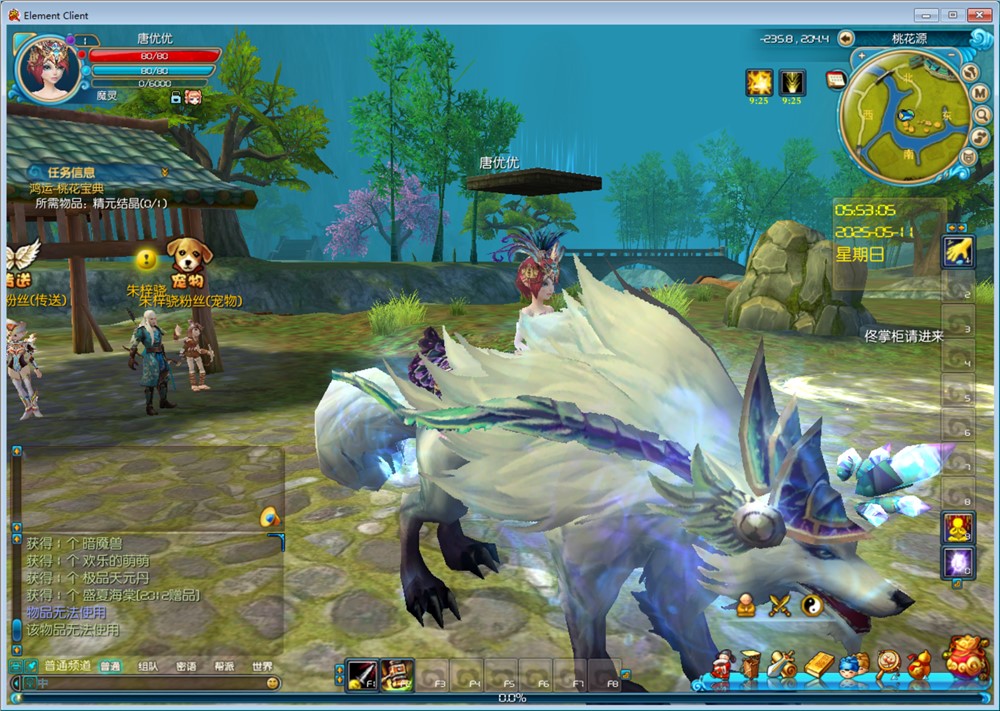The height and width of the screenshot is (711, 1000).
Task: Click the back arrow next to 桃花源
Action: coord(846,38)
